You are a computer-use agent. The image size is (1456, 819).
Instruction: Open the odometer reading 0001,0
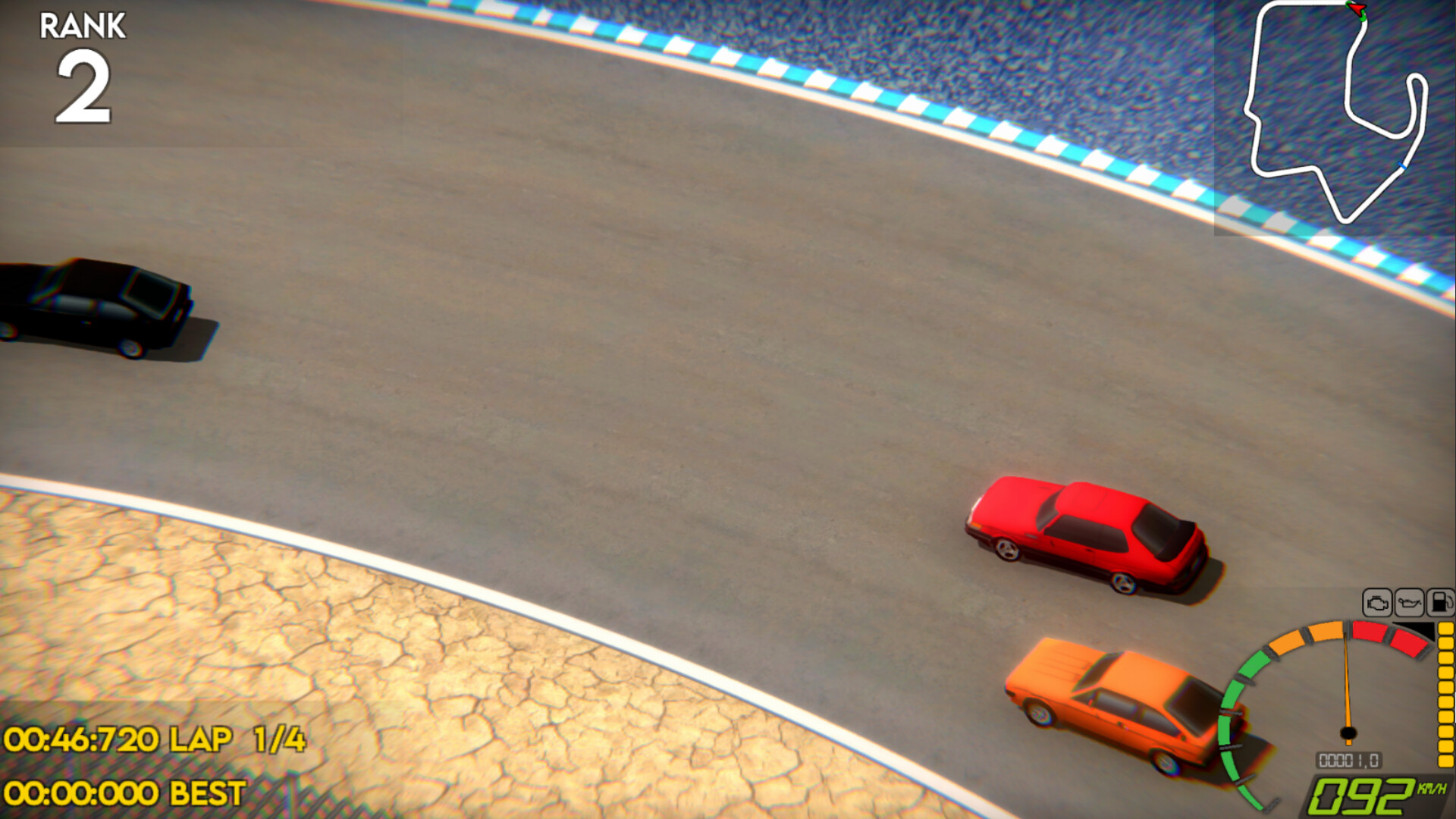[1348, 759]
